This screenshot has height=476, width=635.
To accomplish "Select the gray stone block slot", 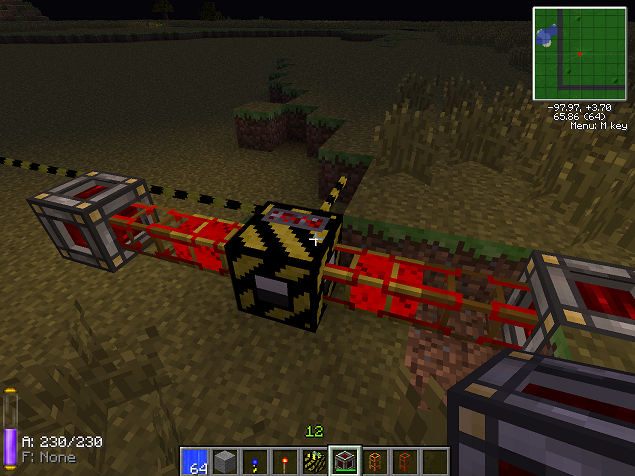I will click(x=225, y=461).
